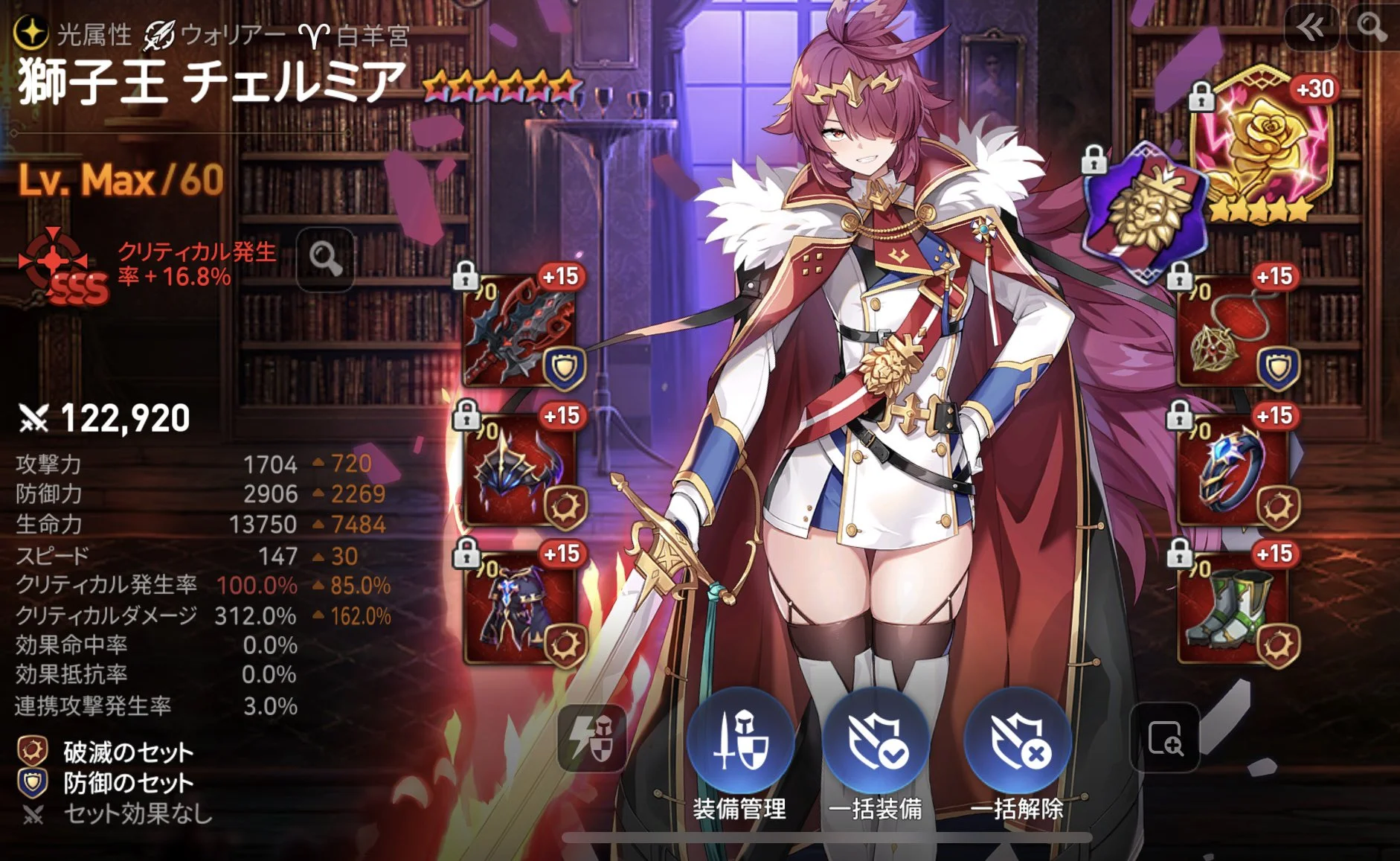The height and width of the screenshot is (861, 1400).
Task: View imprint details with the magnifier button
Action: point(325,259)
